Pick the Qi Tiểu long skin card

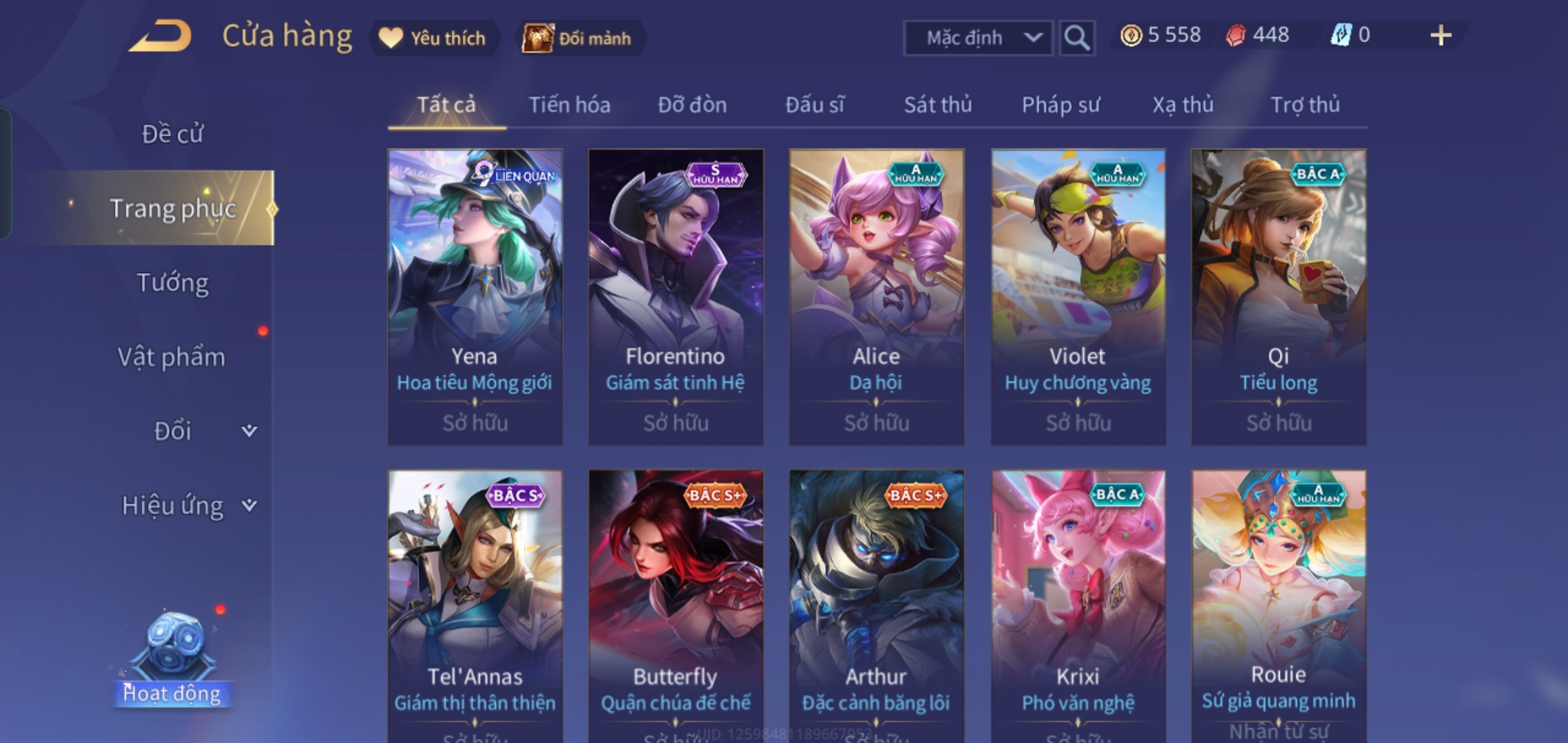coord(1278,296)
